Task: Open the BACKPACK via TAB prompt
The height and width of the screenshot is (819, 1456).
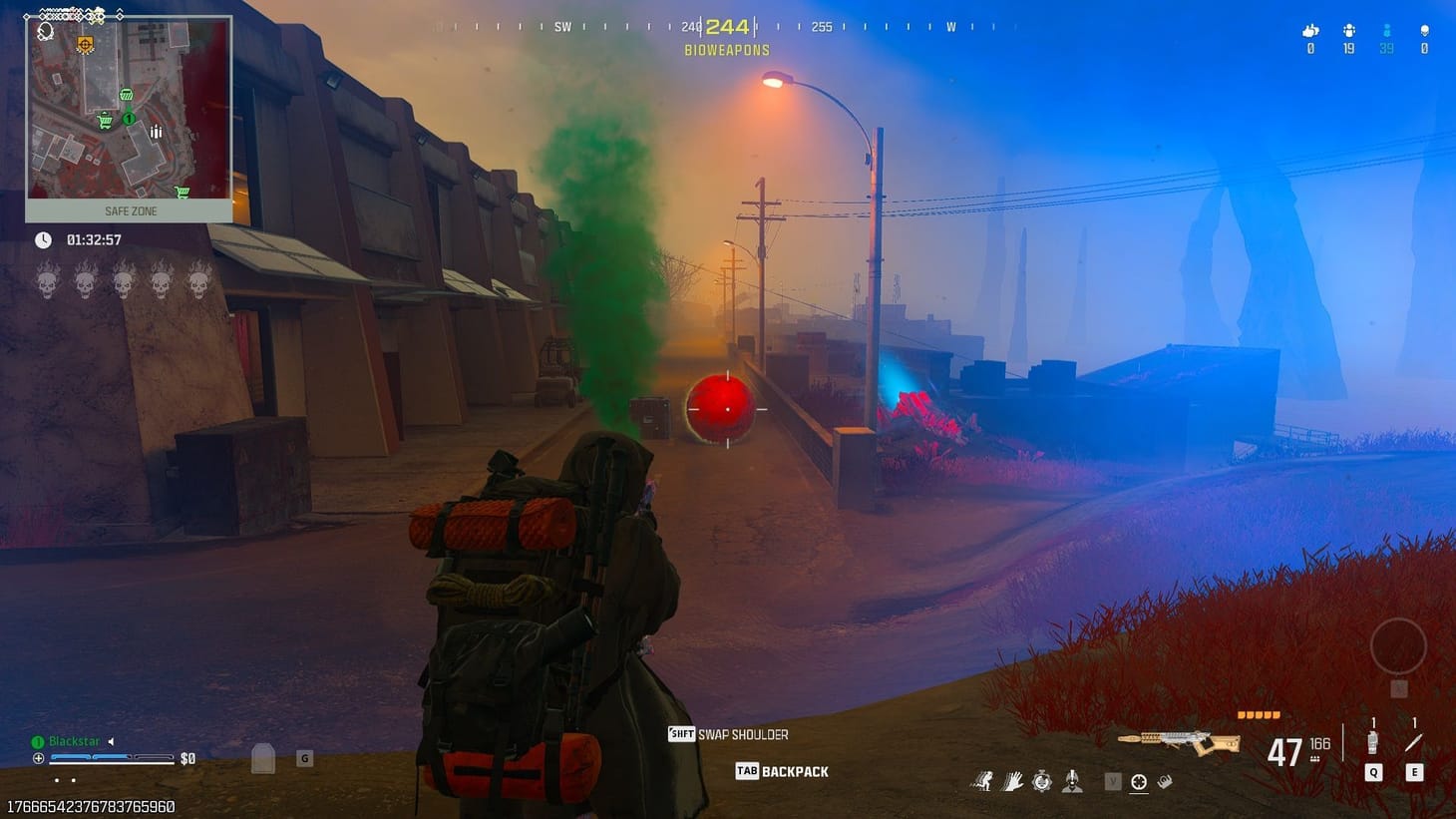Action: pos(782,771)
